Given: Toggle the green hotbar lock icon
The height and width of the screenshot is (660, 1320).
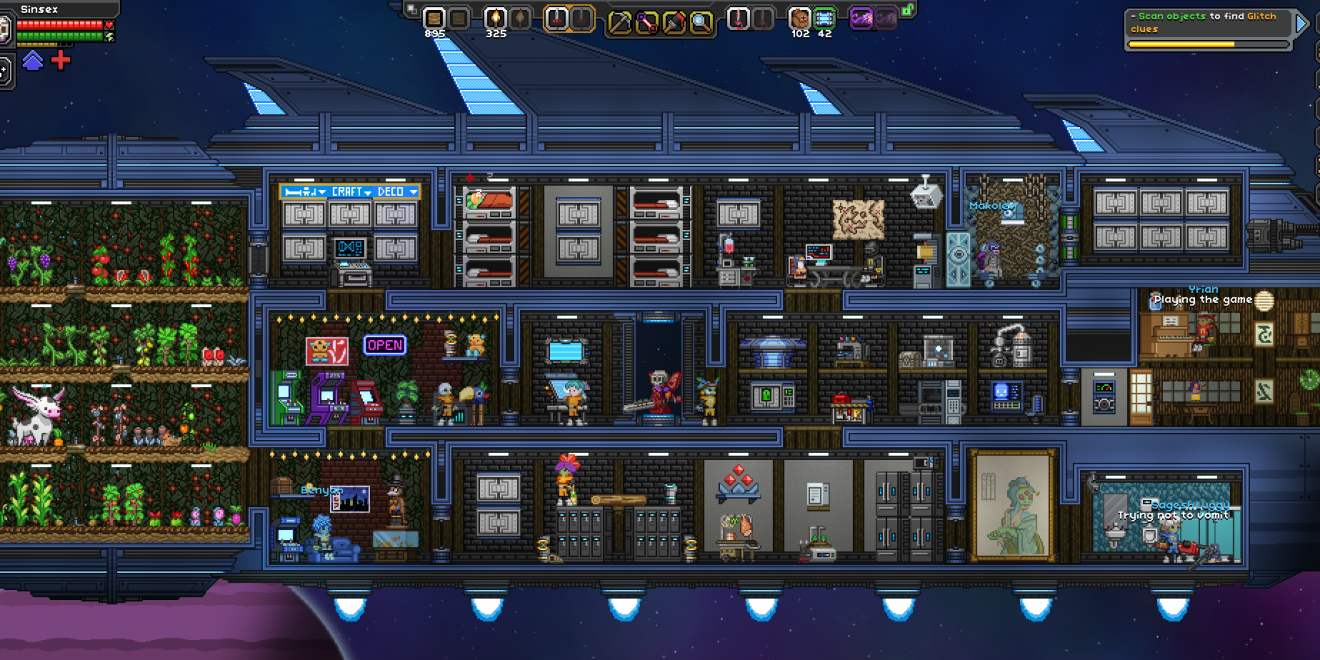Looking at the screenshot, I should click(908, 9).
